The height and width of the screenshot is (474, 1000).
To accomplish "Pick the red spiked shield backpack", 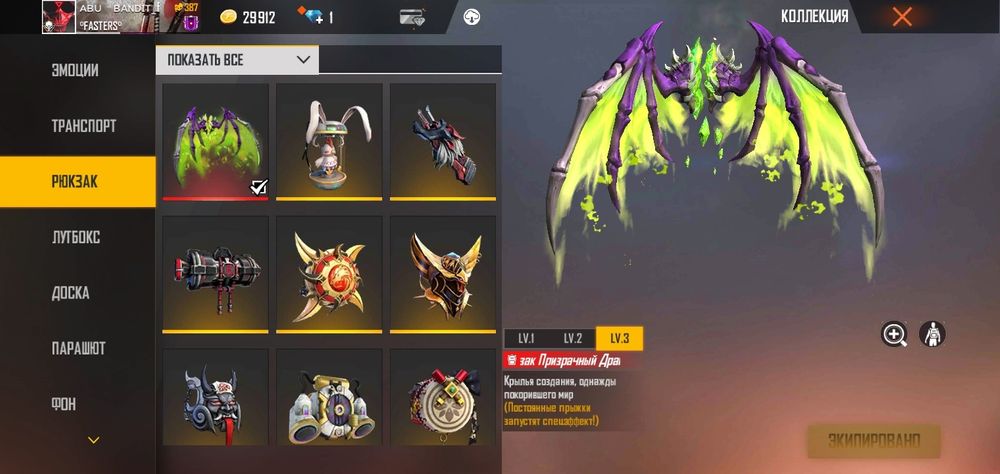I will (329, 273).
